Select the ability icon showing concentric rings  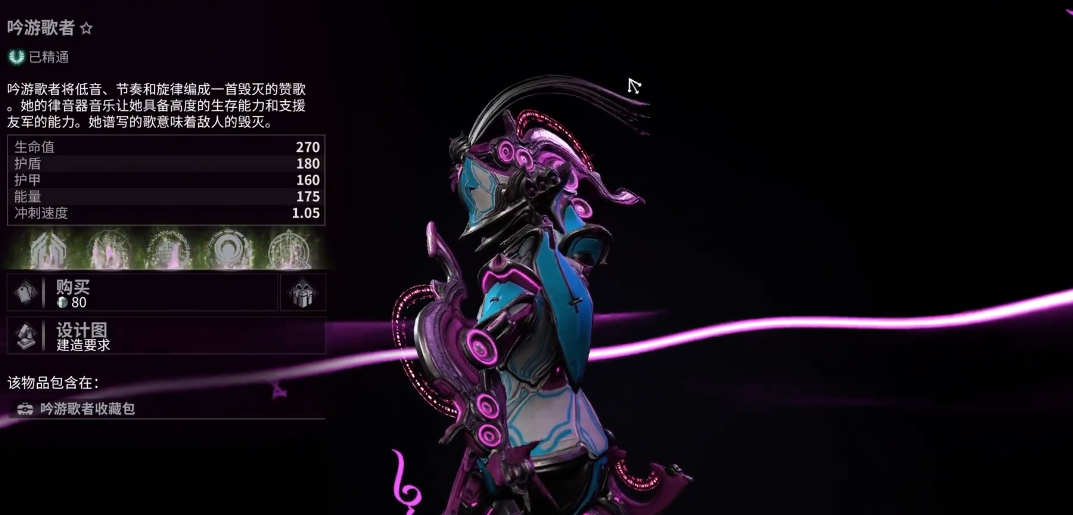[x=228, y=250]
